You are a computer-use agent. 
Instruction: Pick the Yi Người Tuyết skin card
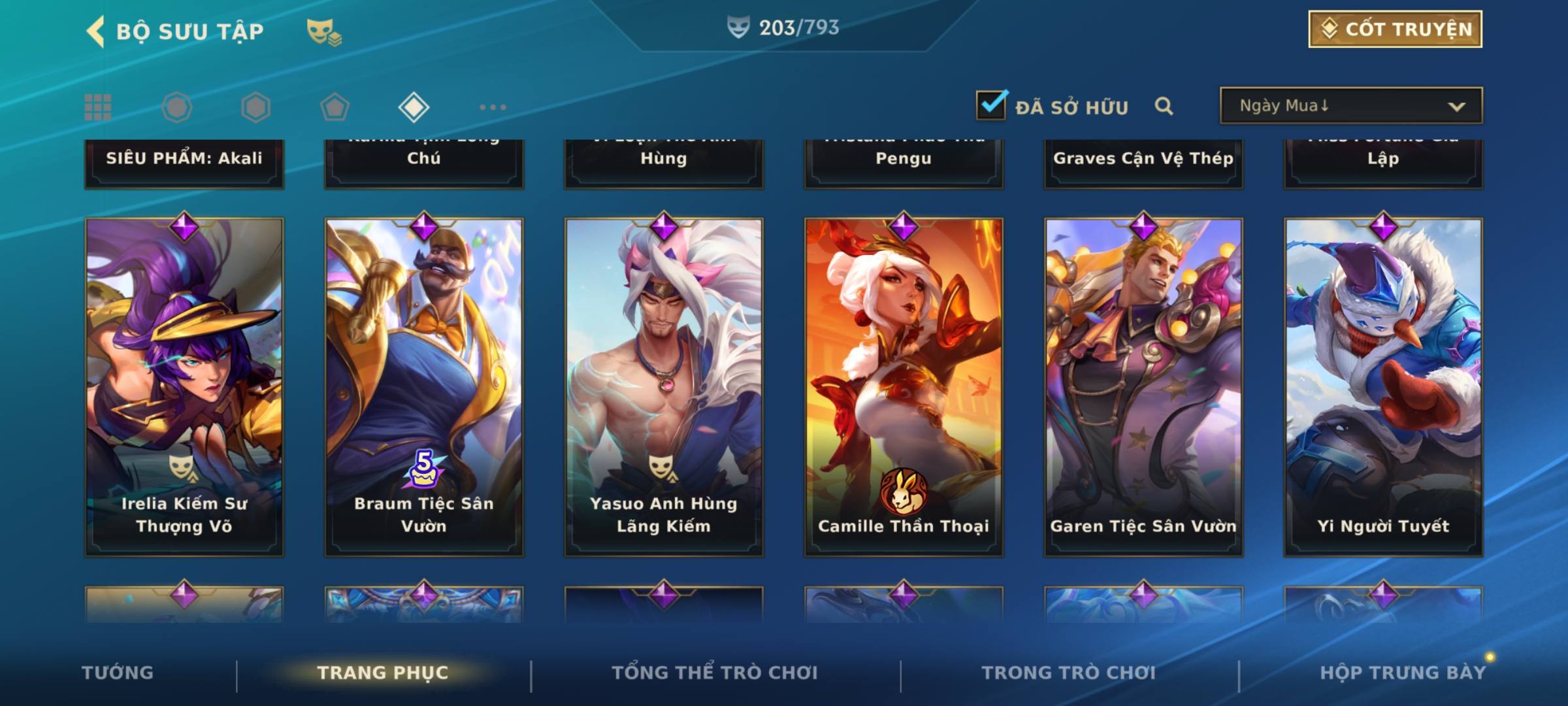point(1383,387)
